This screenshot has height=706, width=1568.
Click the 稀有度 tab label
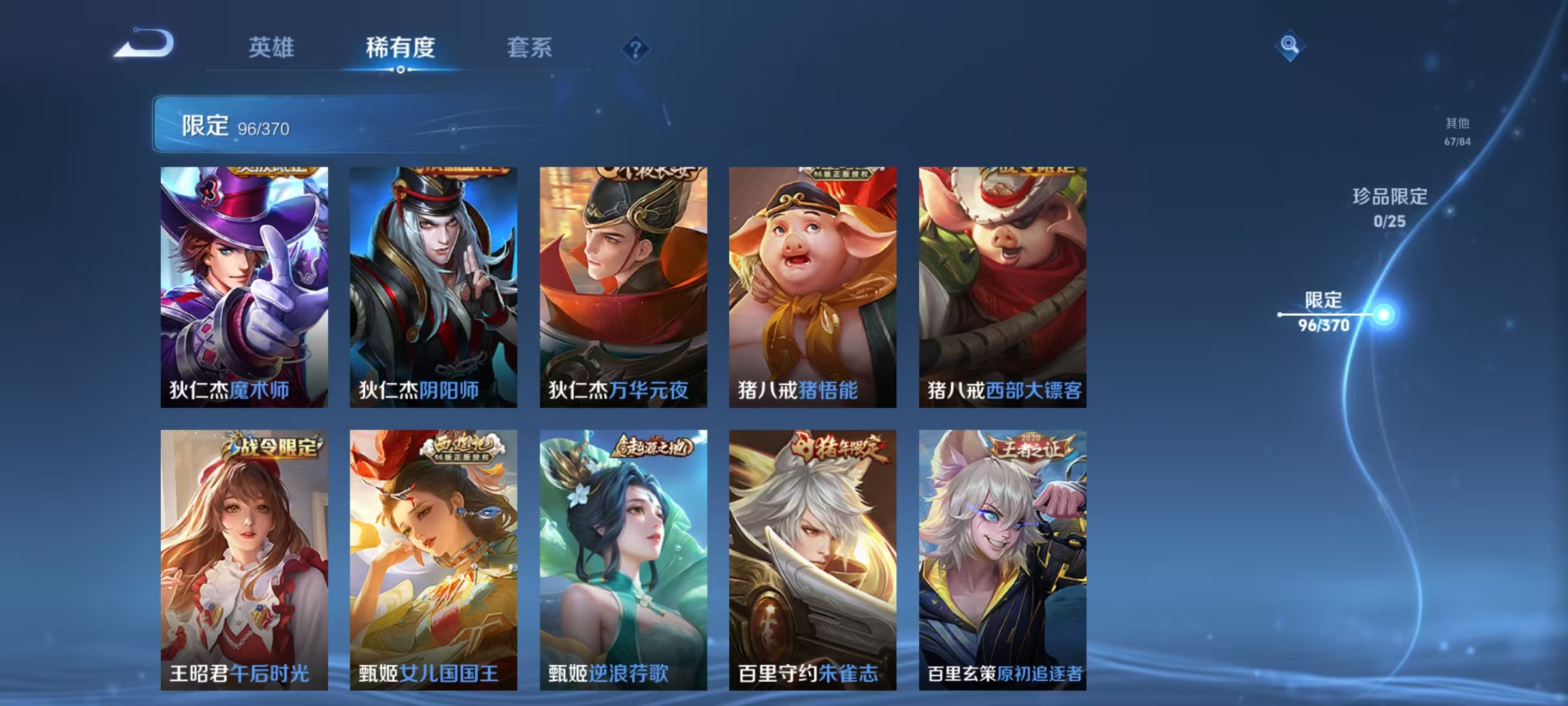[x=400, y=47]
